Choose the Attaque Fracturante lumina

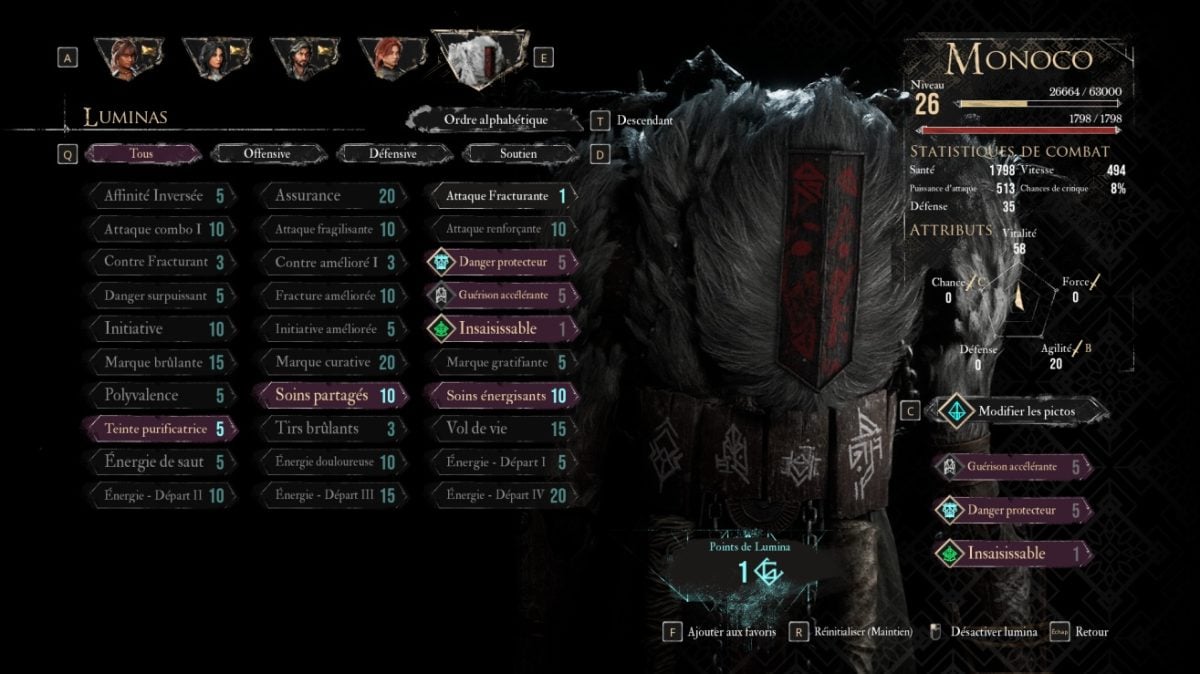501,196
